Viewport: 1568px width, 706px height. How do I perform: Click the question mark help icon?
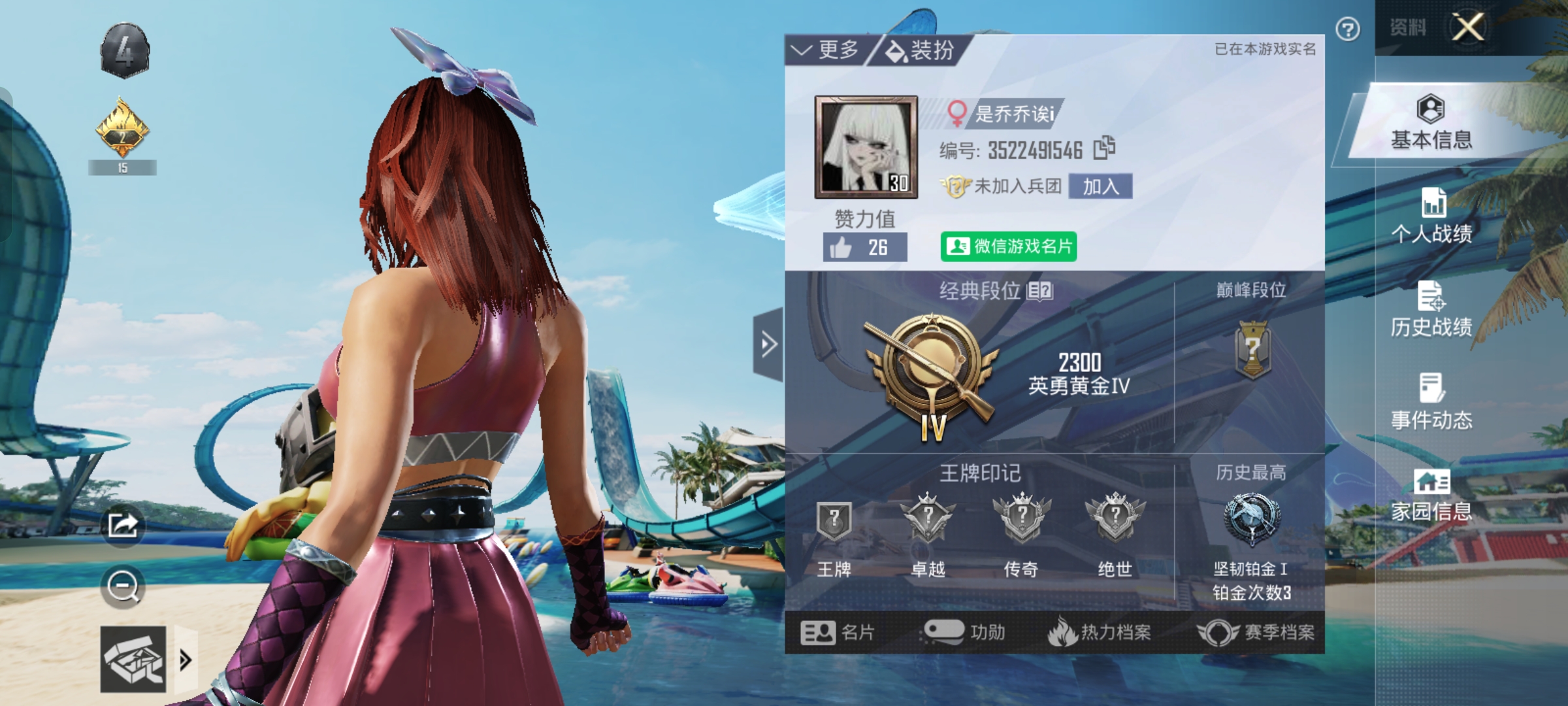tap(1348, 29)
